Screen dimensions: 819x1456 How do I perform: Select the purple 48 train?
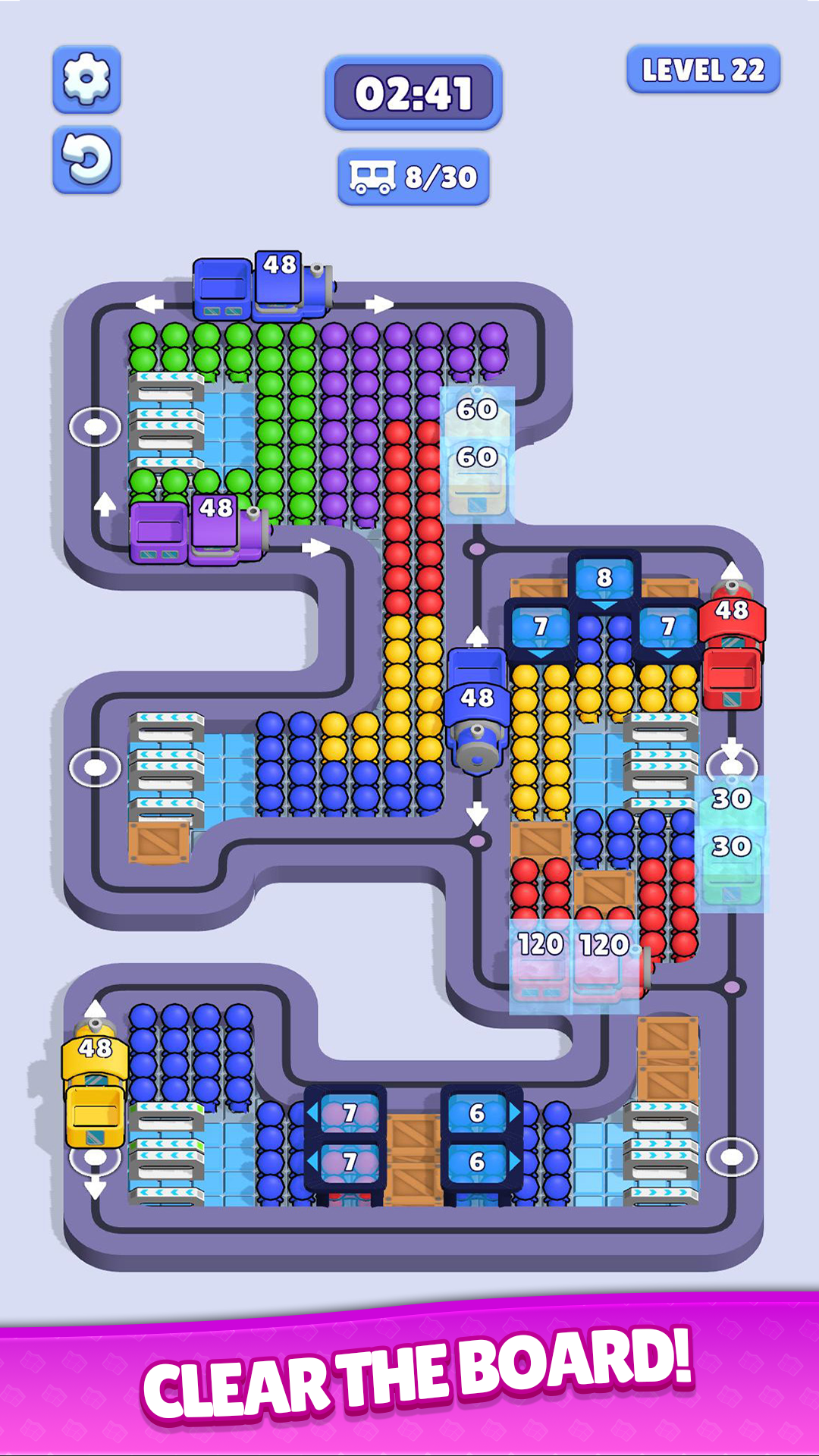pyautogui.click(x=199, y=529)
